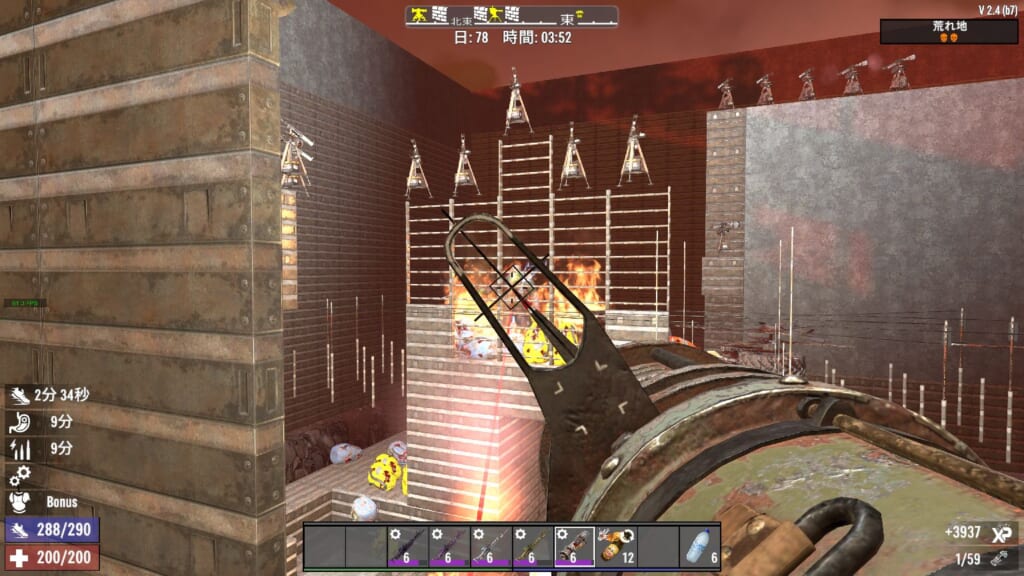
Task: Click the highlighted active weapon hotbar slot
Action: 574,547
